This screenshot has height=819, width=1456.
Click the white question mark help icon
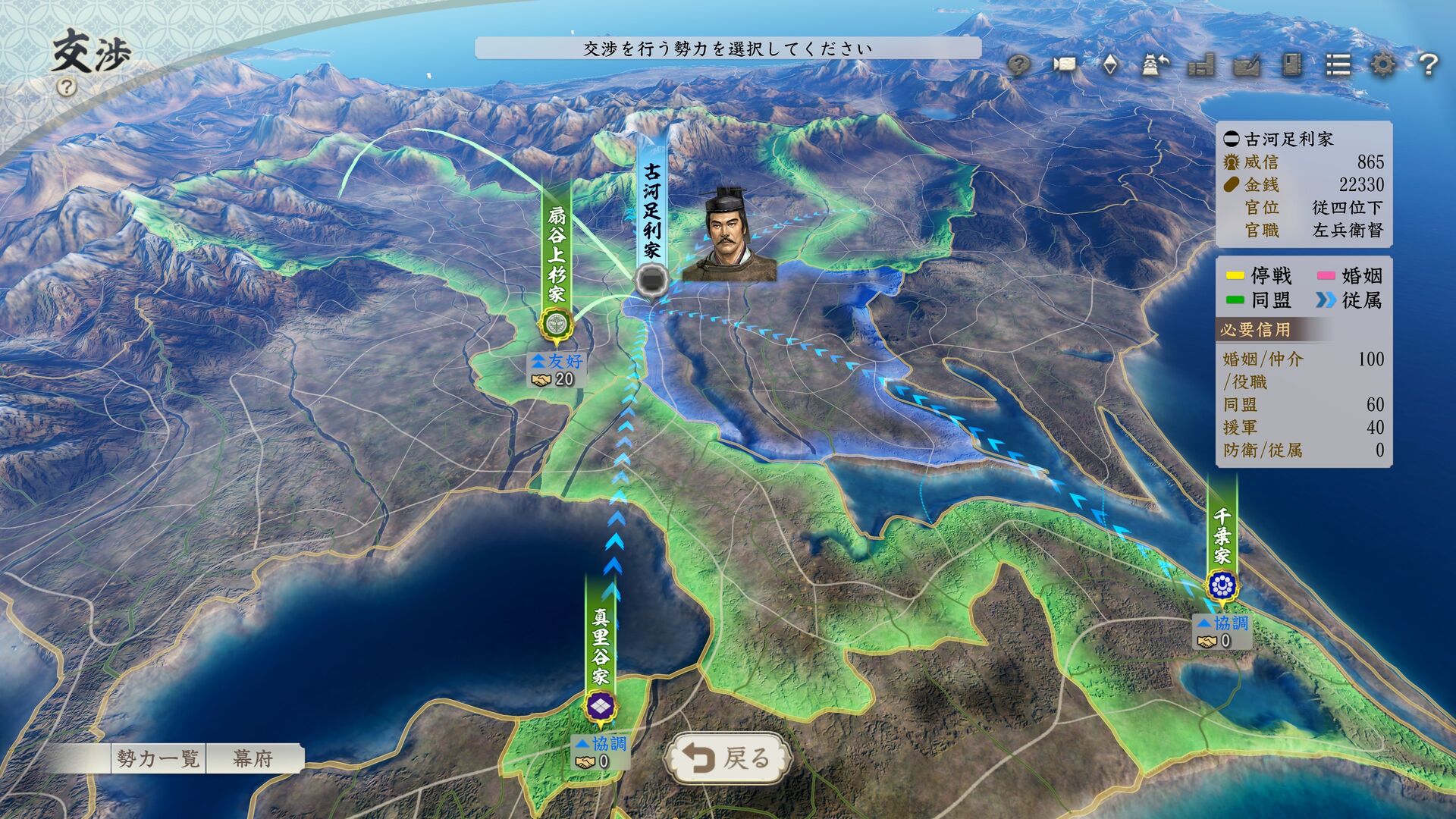click(1428, 65)
